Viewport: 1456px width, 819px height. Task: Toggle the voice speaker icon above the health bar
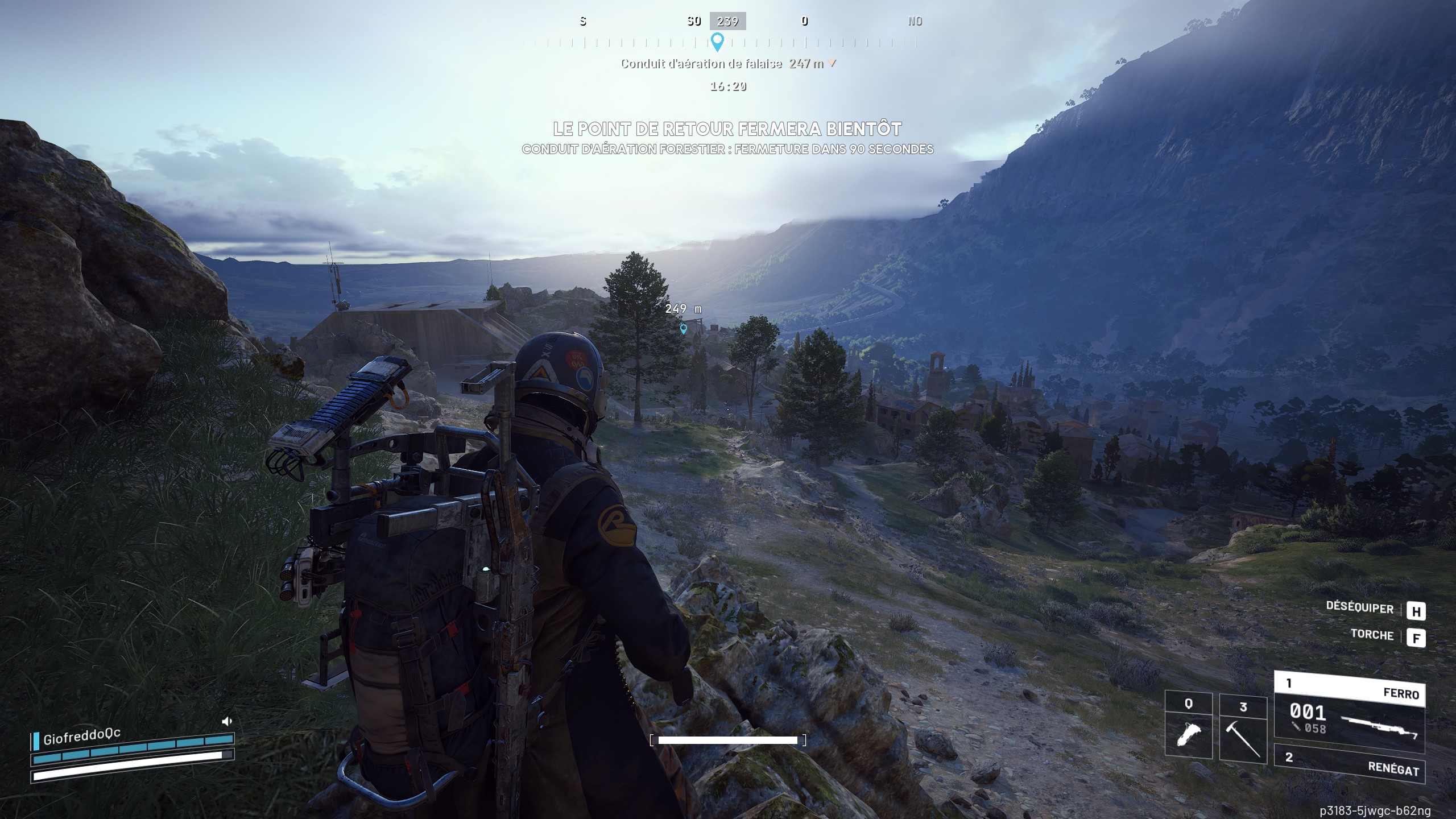[x=227, y=722]
